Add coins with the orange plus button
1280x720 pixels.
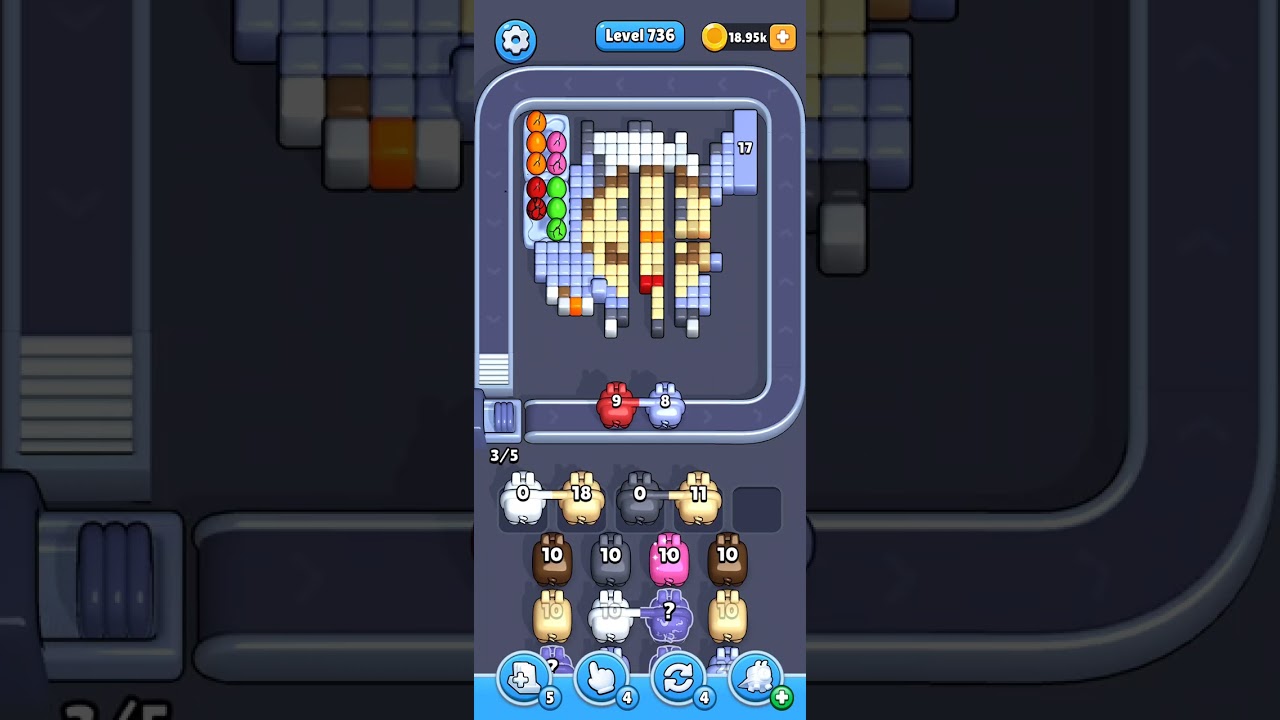pyautogui.click(x=783, y=37)
